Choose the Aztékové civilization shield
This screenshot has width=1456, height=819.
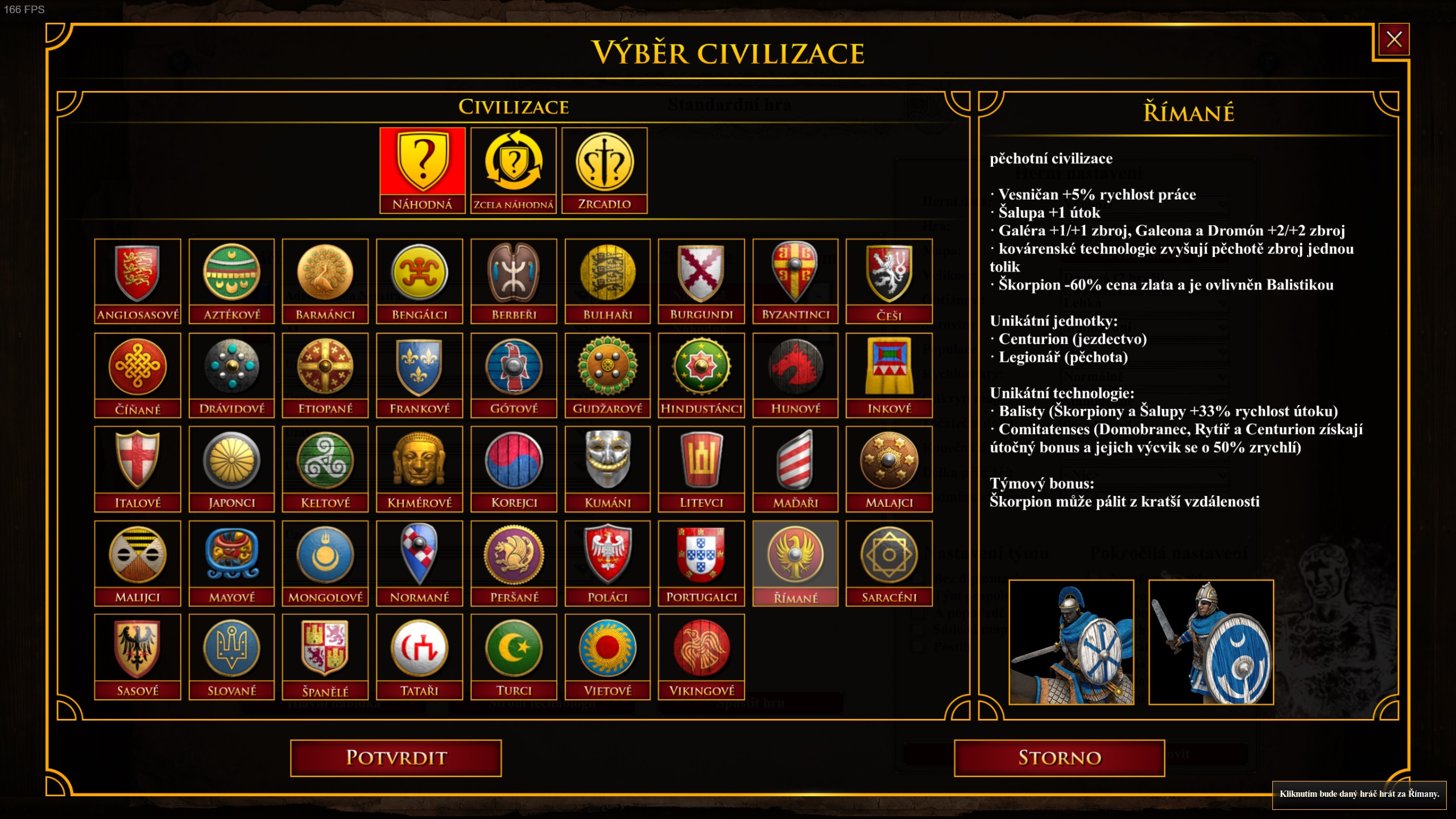pos(231,280)
